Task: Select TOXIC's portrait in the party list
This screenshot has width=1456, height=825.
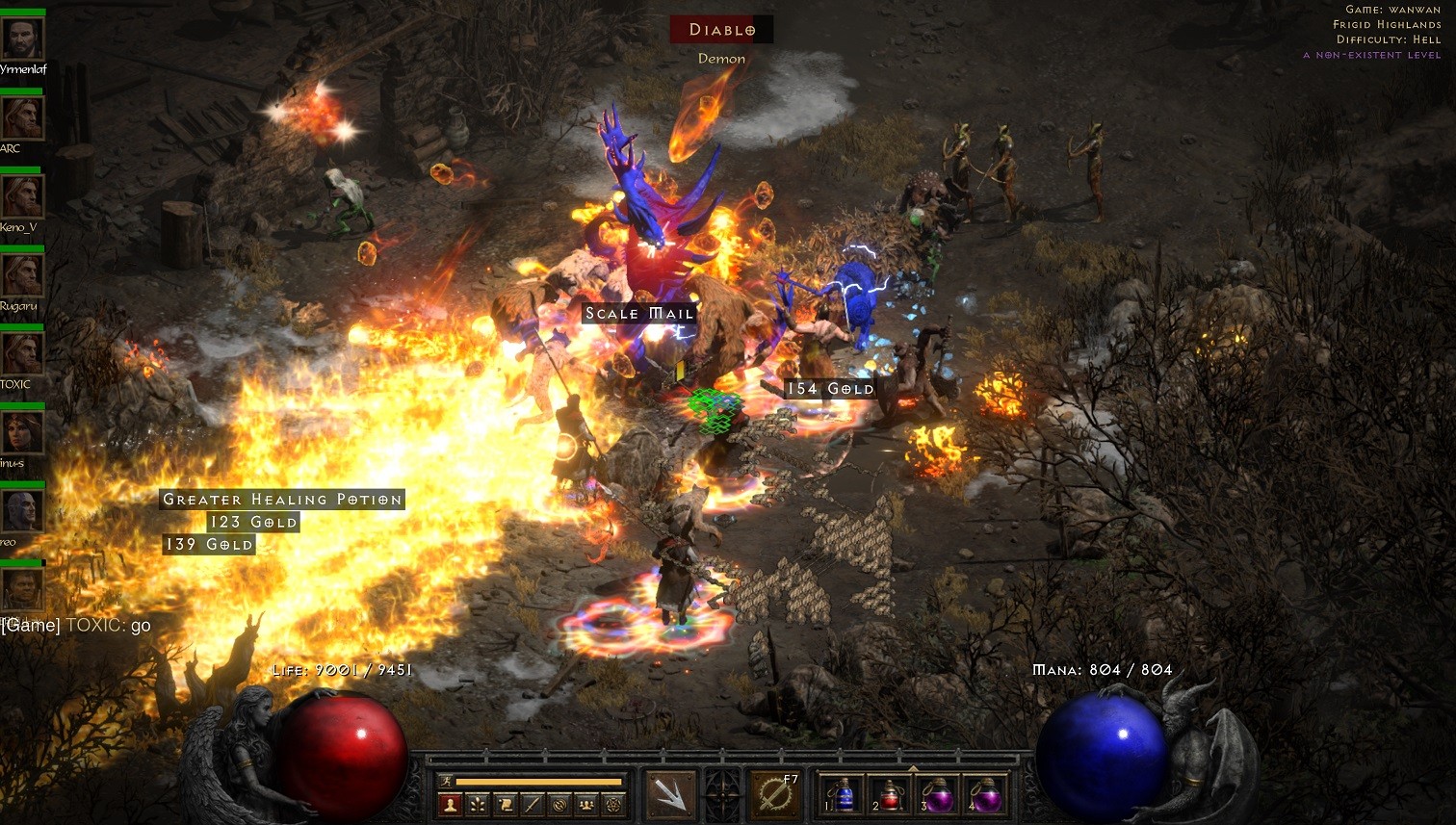Action: pos(21,352)
